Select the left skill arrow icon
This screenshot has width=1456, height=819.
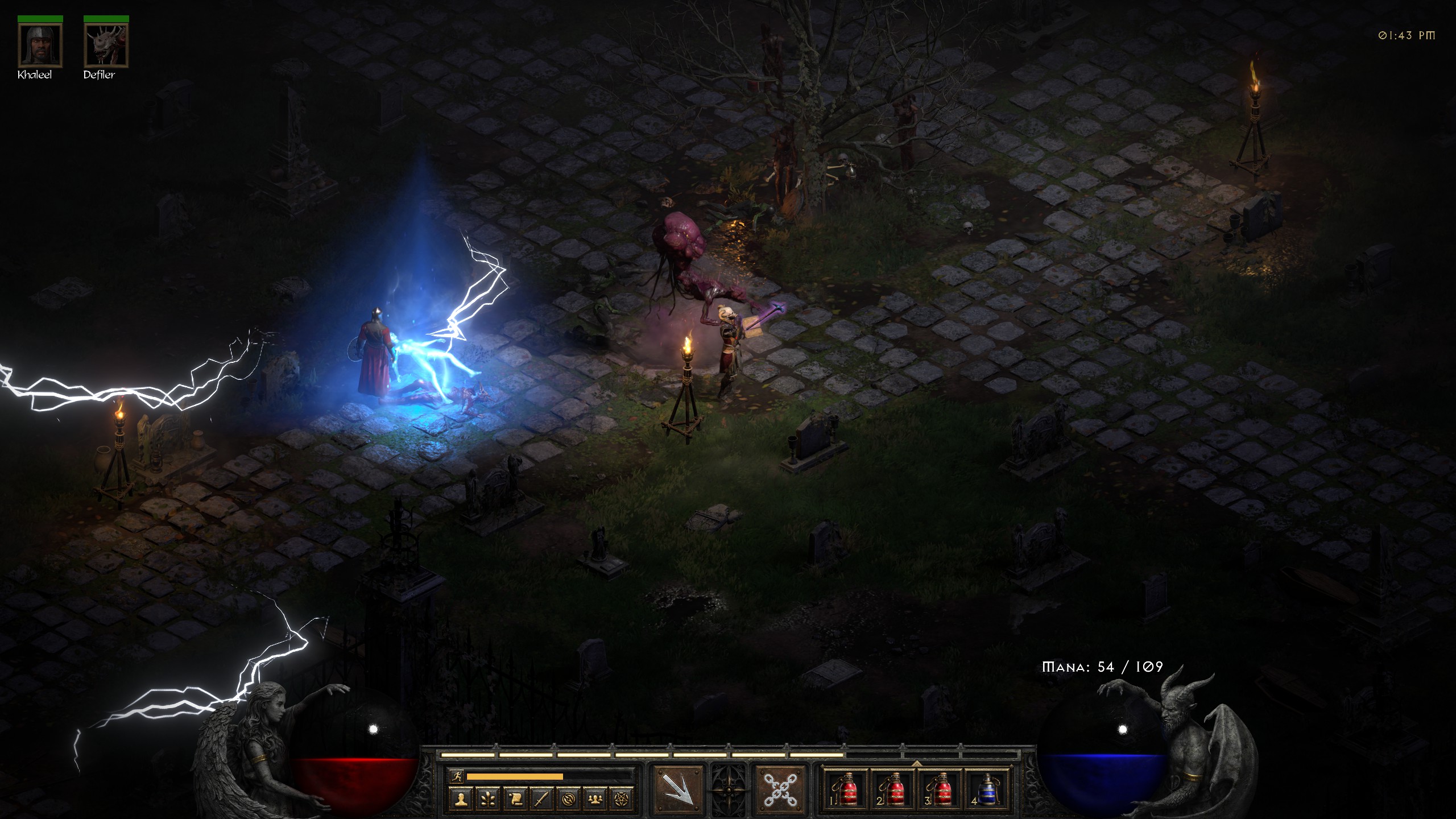coord(678,789)
